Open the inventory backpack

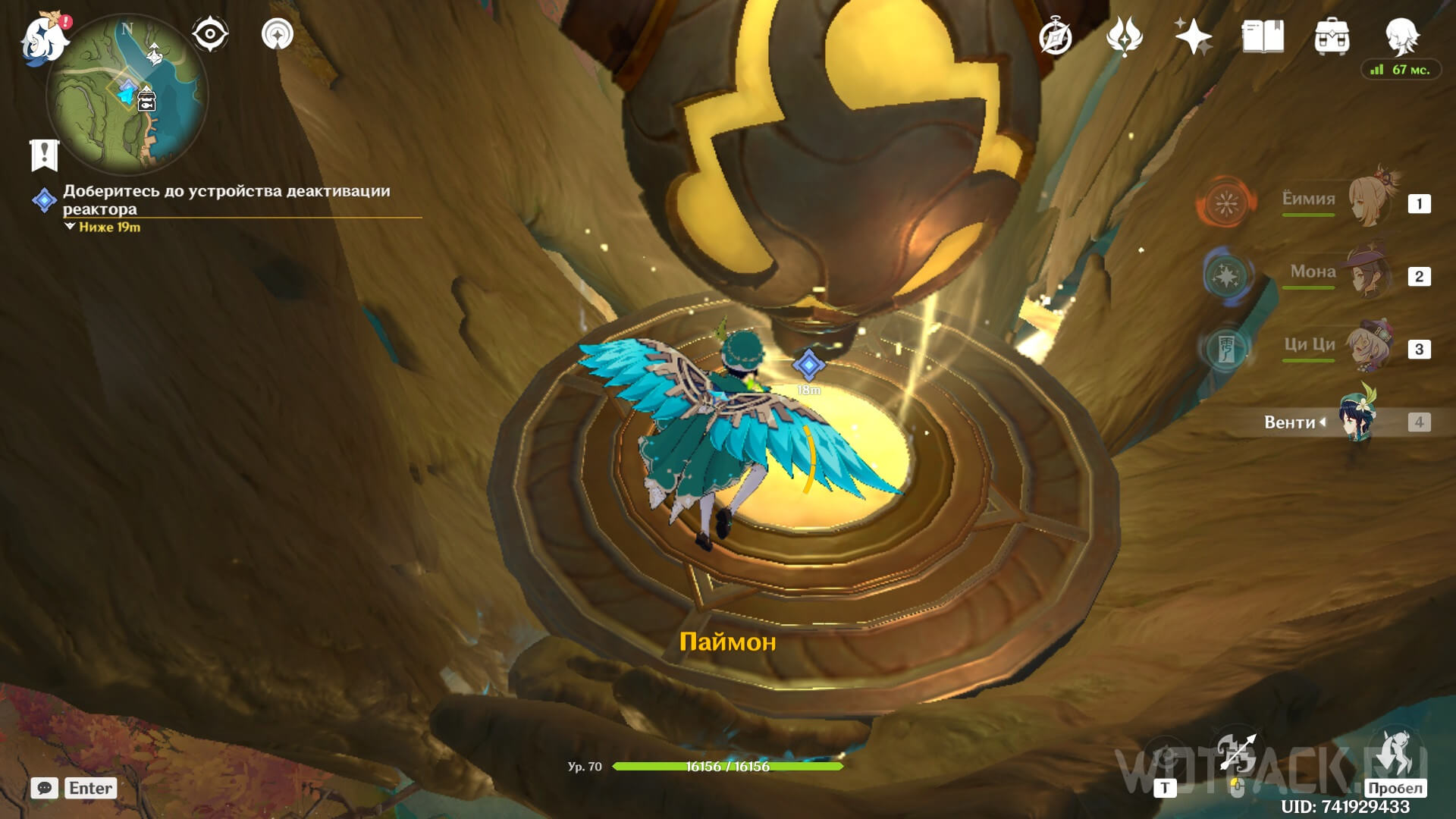[x=1332, y=36]
